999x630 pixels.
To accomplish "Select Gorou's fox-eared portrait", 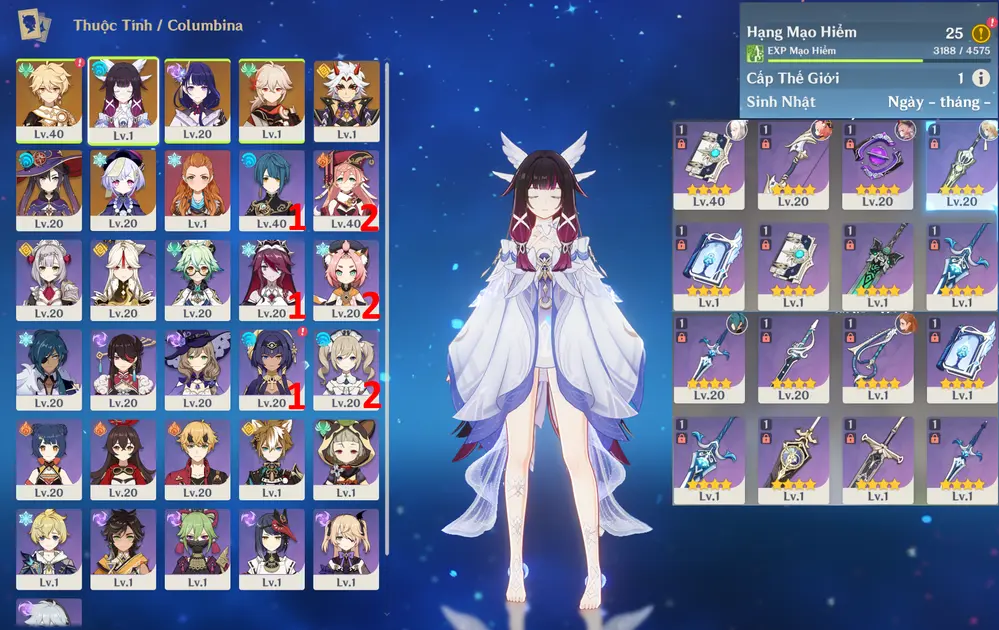I will [x=272, y=453].
